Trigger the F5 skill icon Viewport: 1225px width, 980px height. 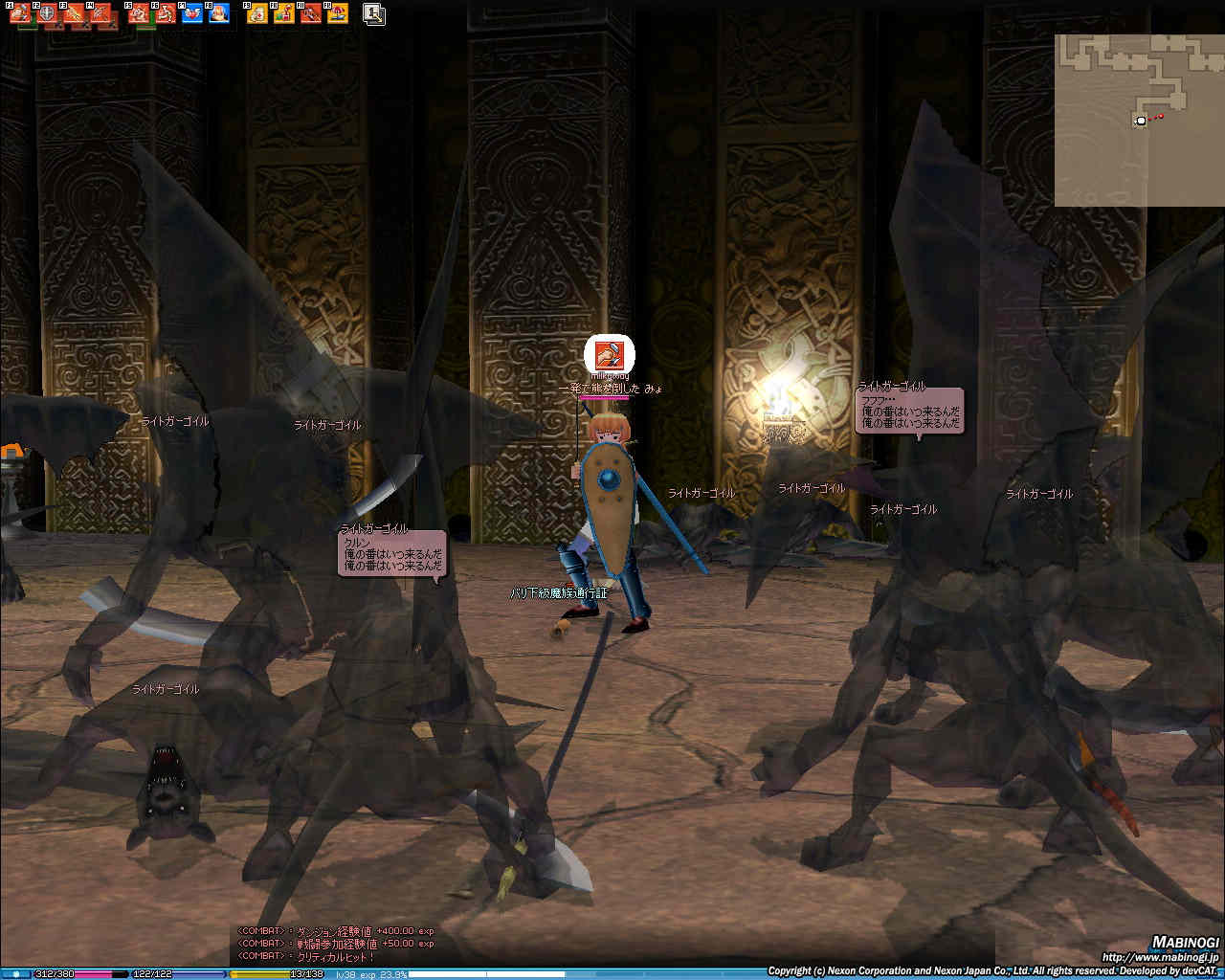click(x=140, y=14)
